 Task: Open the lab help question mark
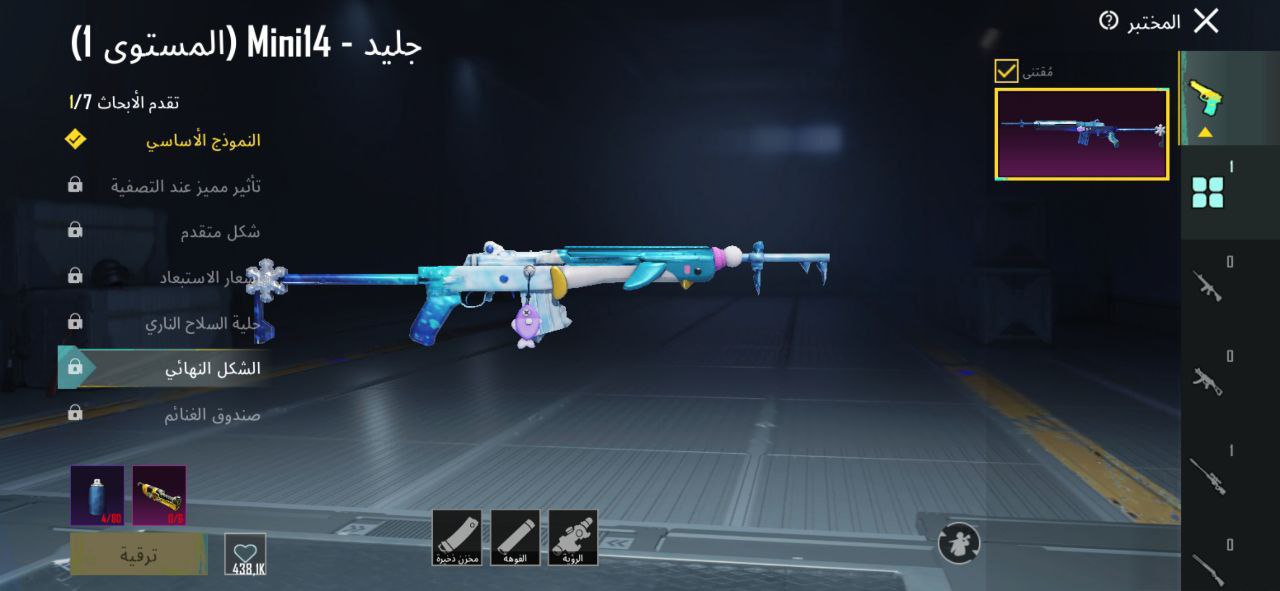tap(1108, 21)
